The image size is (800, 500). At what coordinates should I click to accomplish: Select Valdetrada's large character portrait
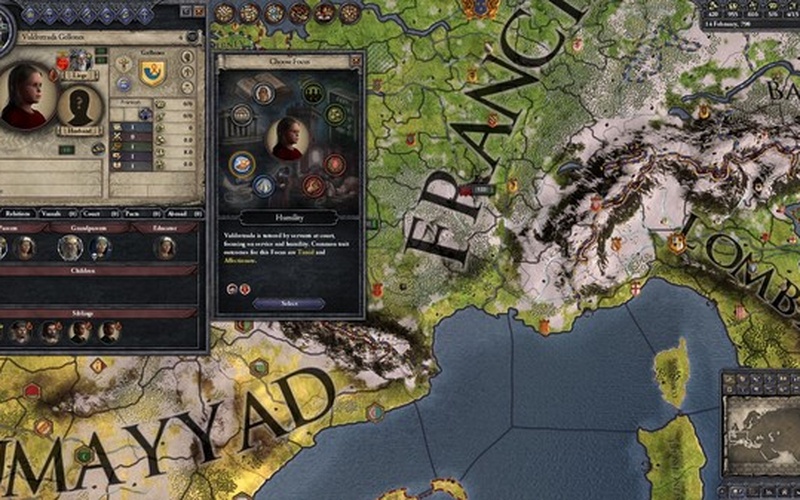(x=26, y=97)
